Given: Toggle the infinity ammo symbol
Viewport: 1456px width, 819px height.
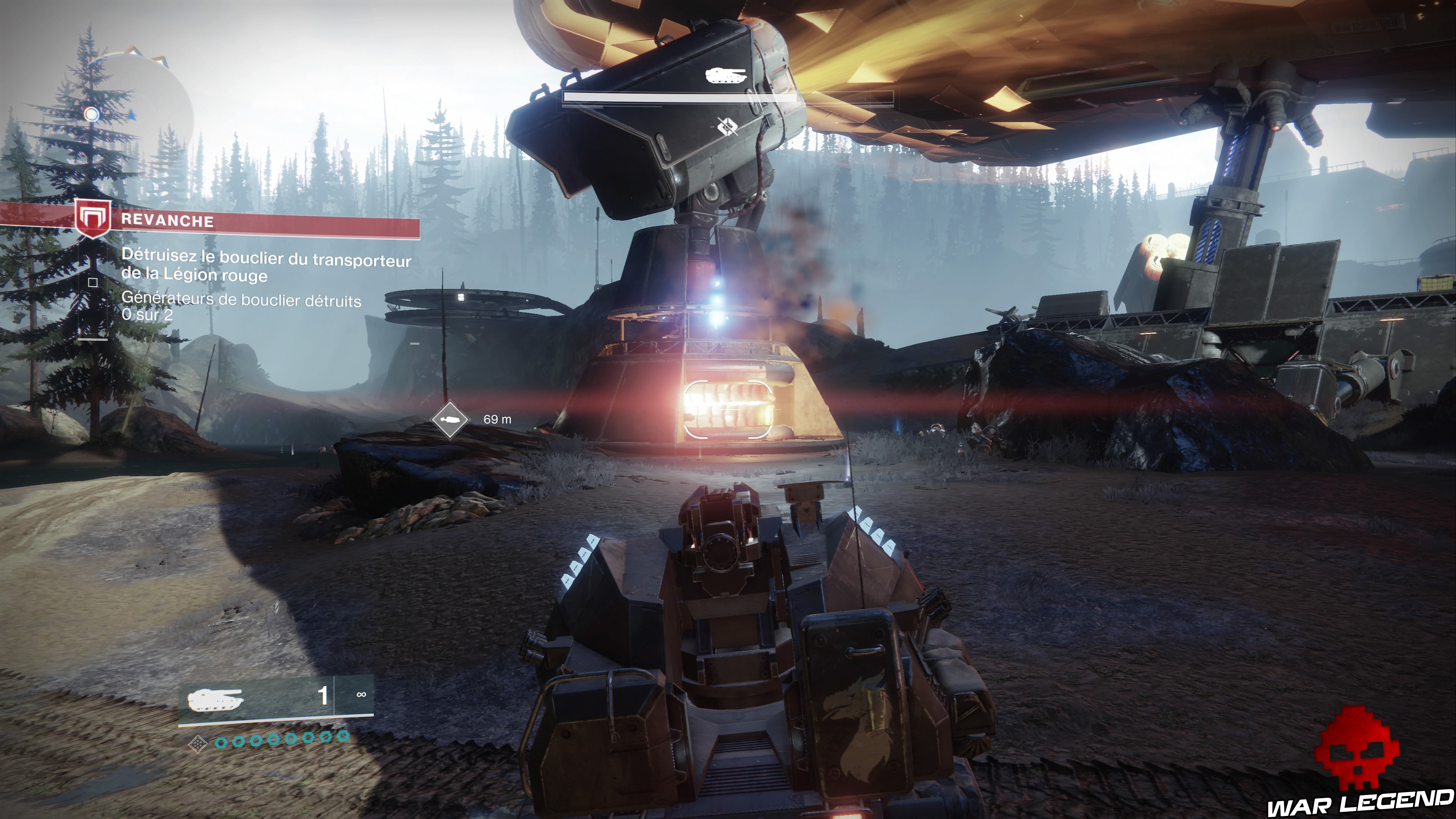Looking at the screenshot, I should tap(362, 695).
